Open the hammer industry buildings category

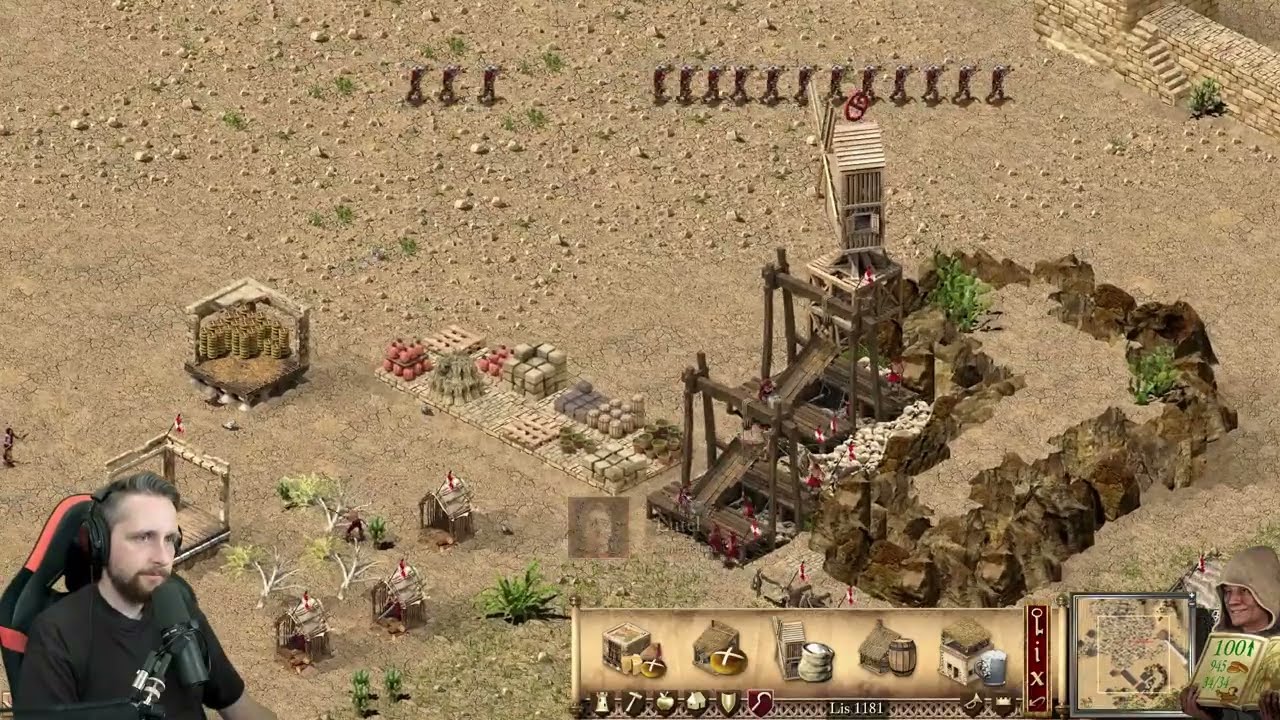tap(634, 704)
